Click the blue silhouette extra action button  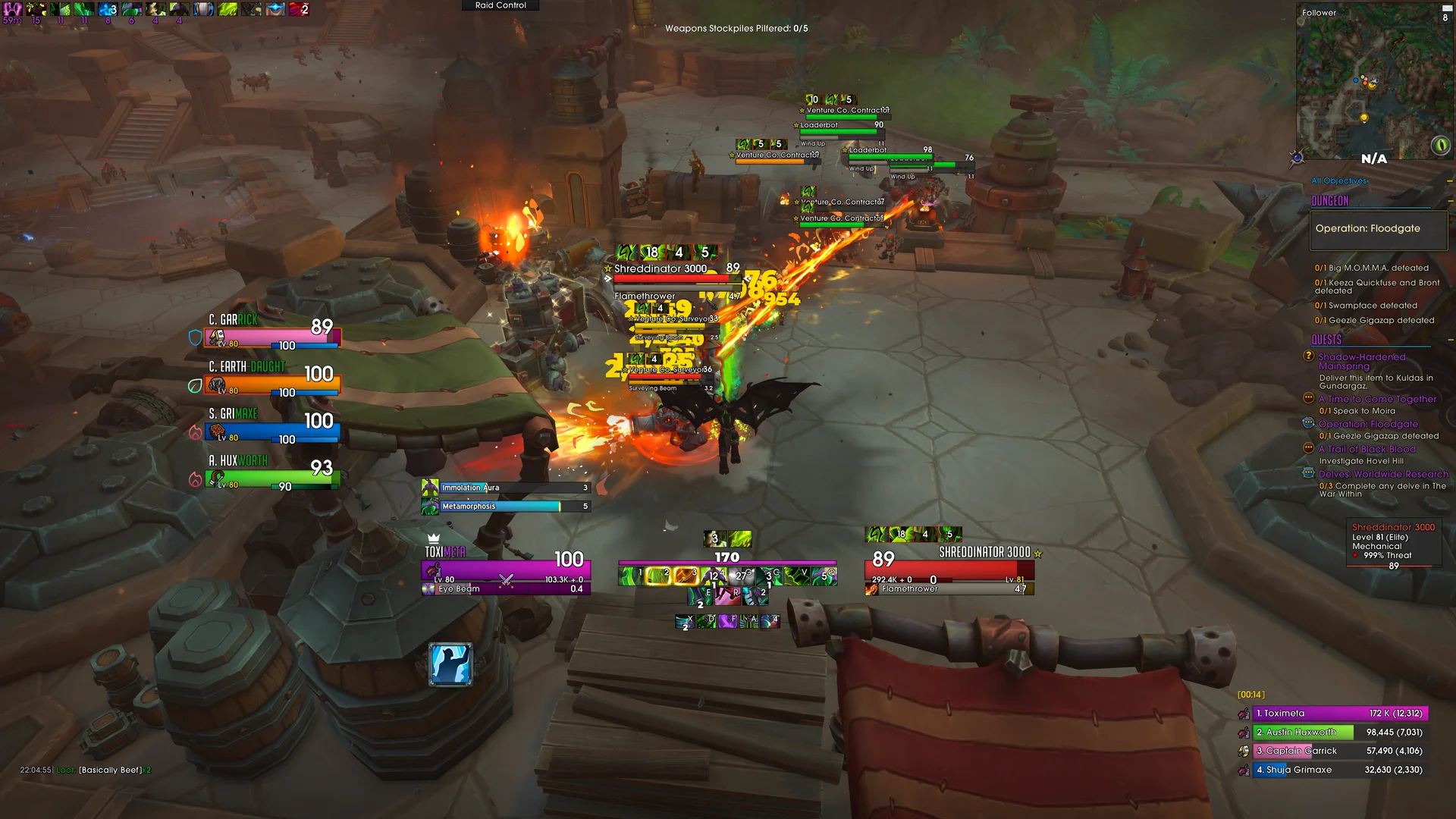point(450,664)
